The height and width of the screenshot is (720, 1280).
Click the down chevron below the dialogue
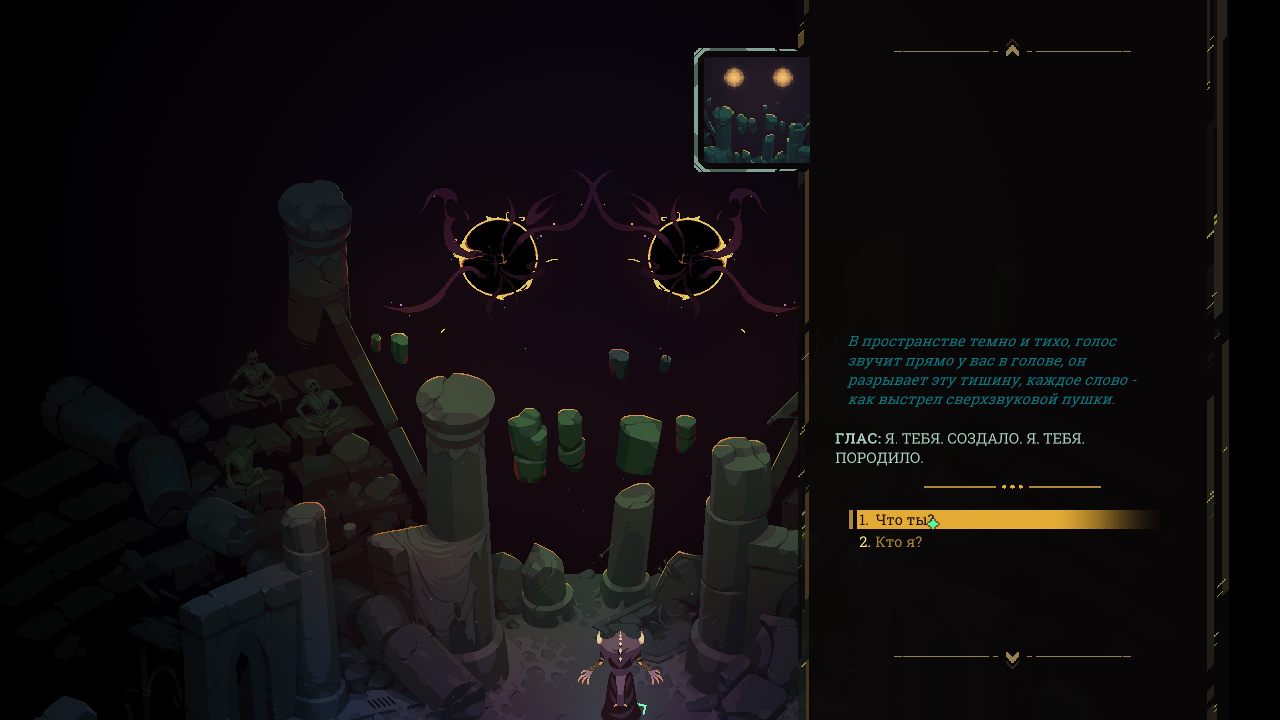1012,657
